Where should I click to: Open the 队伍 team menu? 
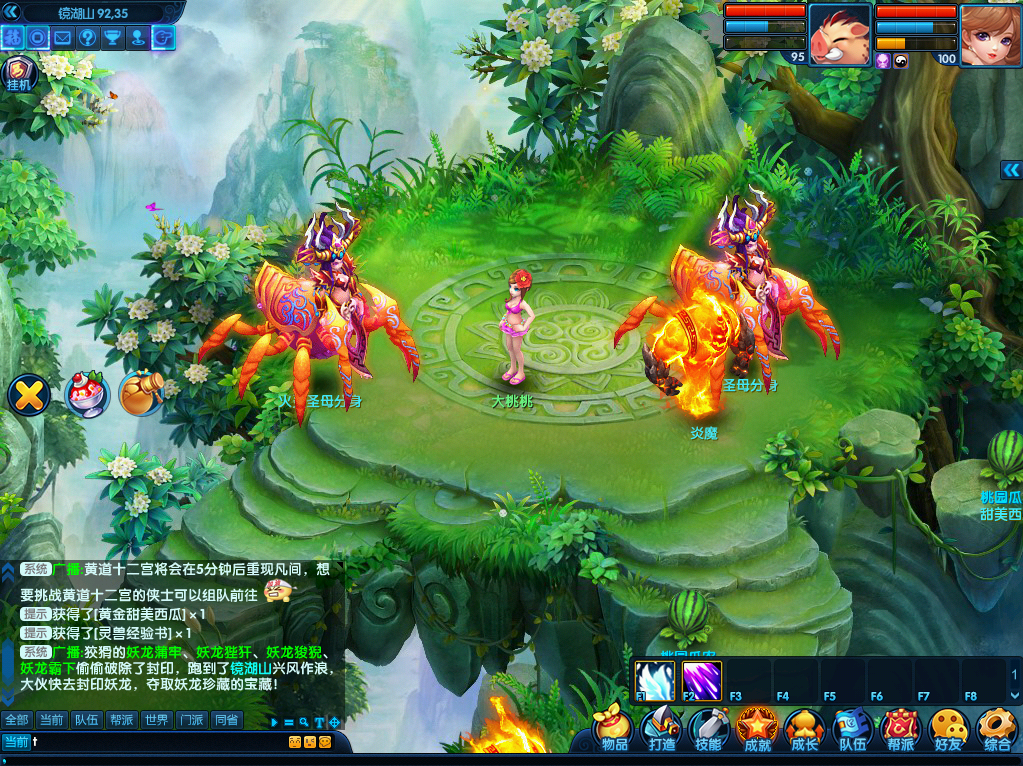click(852, 729)
